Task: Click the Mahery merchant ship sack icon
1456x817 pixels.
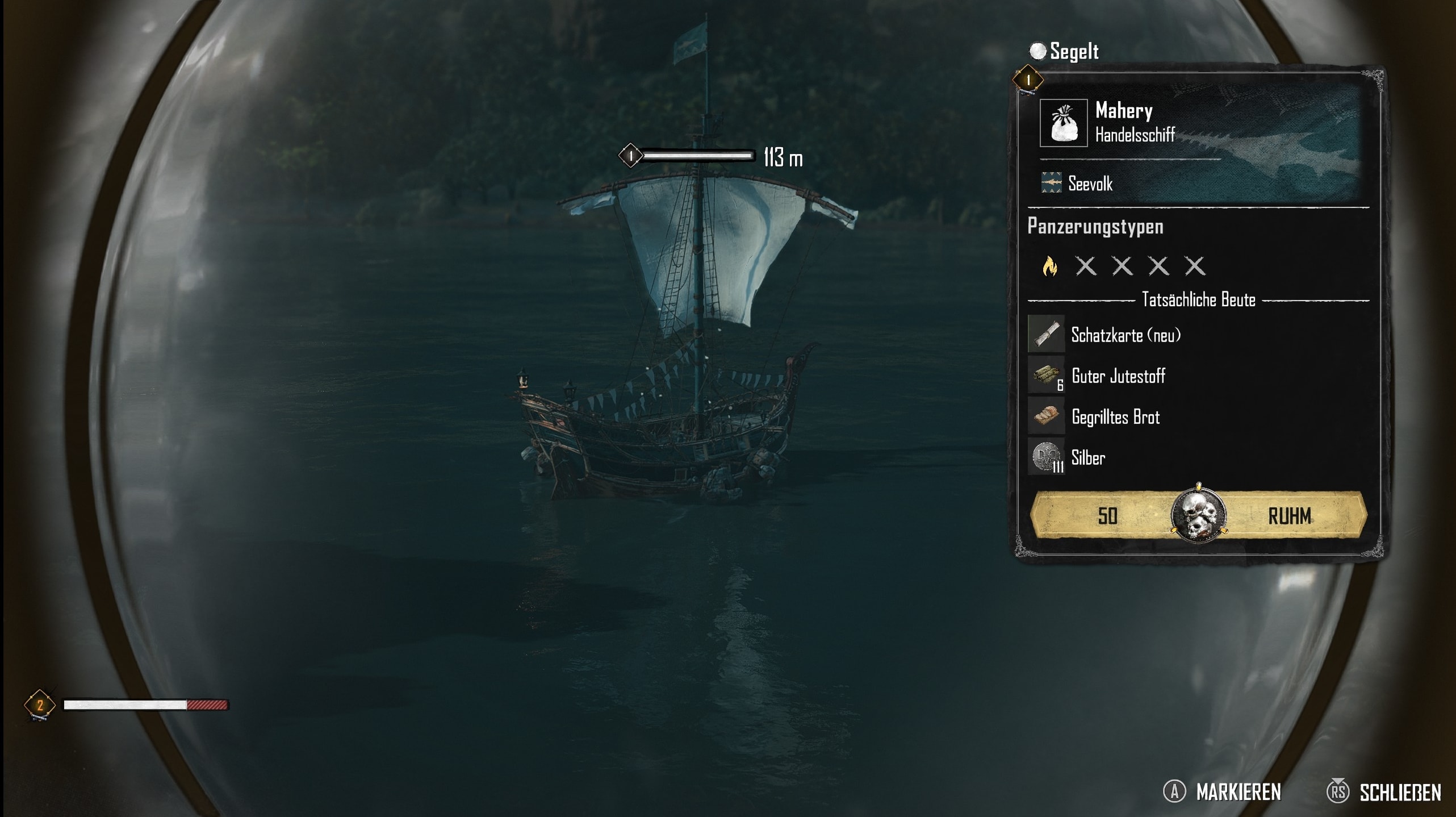Action: pyautogui.click(x=1063, y=123)
